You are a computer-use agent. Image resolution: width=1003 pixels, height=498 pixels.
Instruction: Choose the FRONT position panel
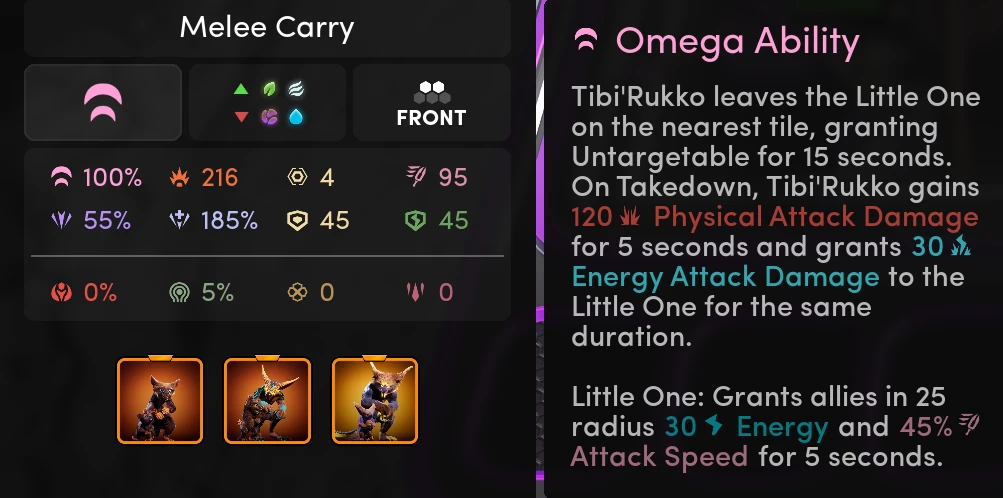pos(431,102)
